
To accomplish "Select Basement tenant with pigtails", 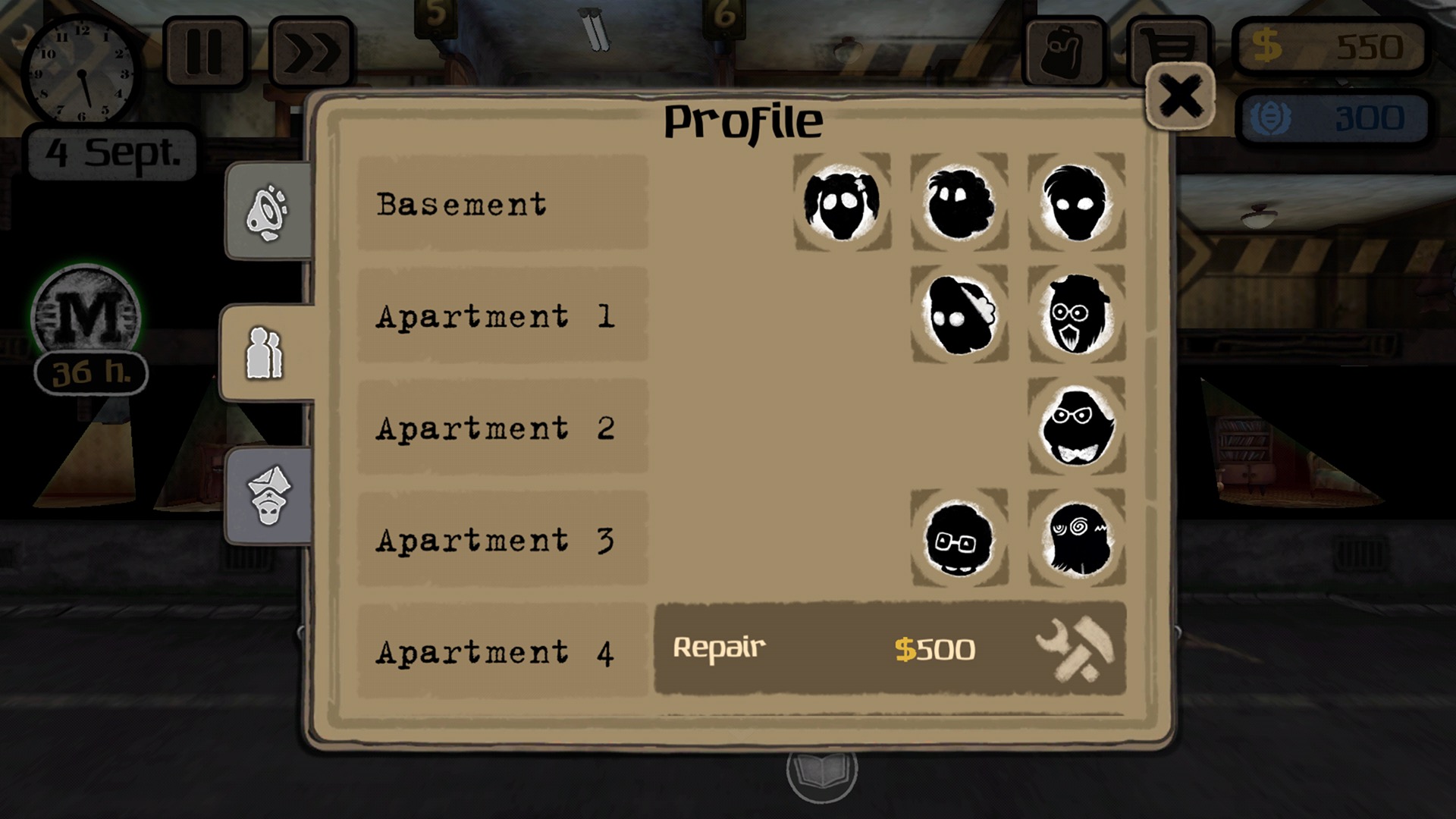I will coord(842,202).
